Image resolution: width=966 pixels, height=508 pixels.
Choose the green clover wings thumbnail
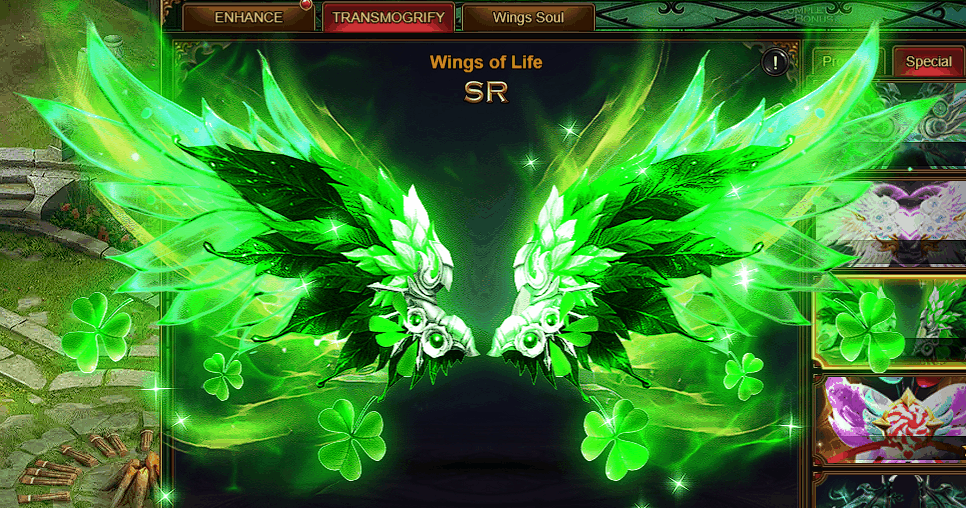click(x=890, y=322)
